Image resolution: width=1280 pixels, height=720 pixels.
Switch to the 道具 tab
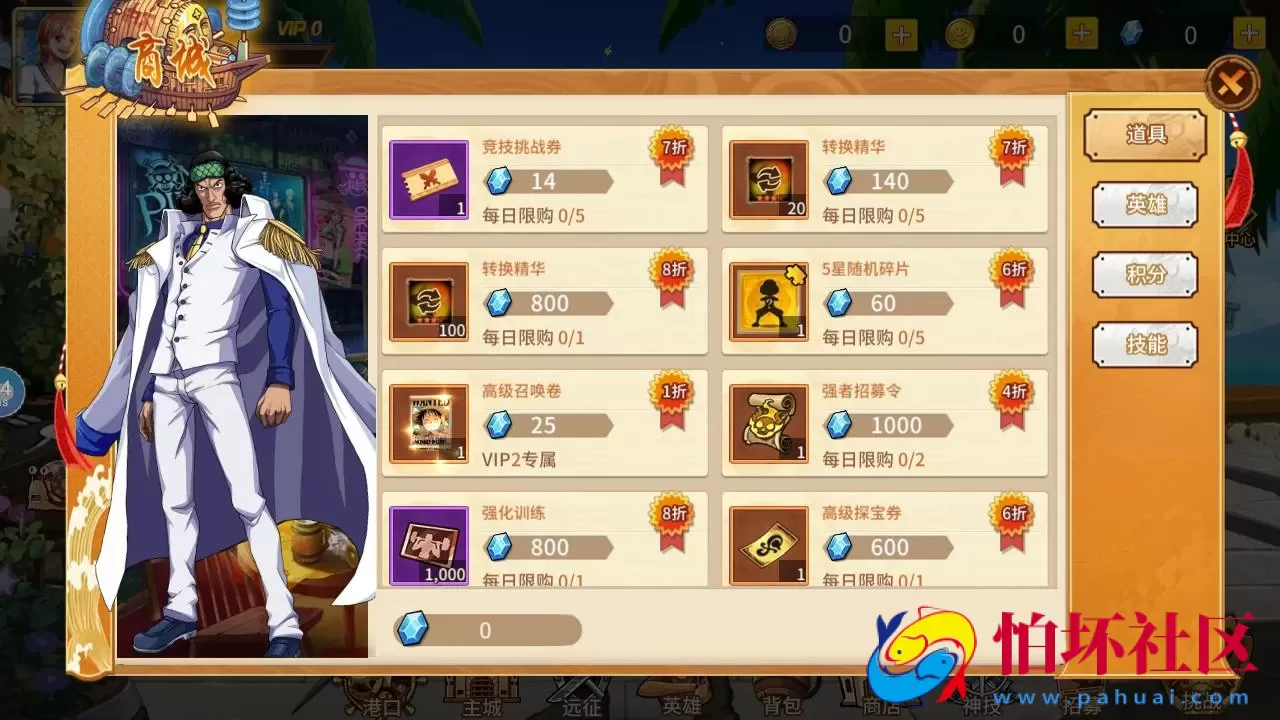1144,135
